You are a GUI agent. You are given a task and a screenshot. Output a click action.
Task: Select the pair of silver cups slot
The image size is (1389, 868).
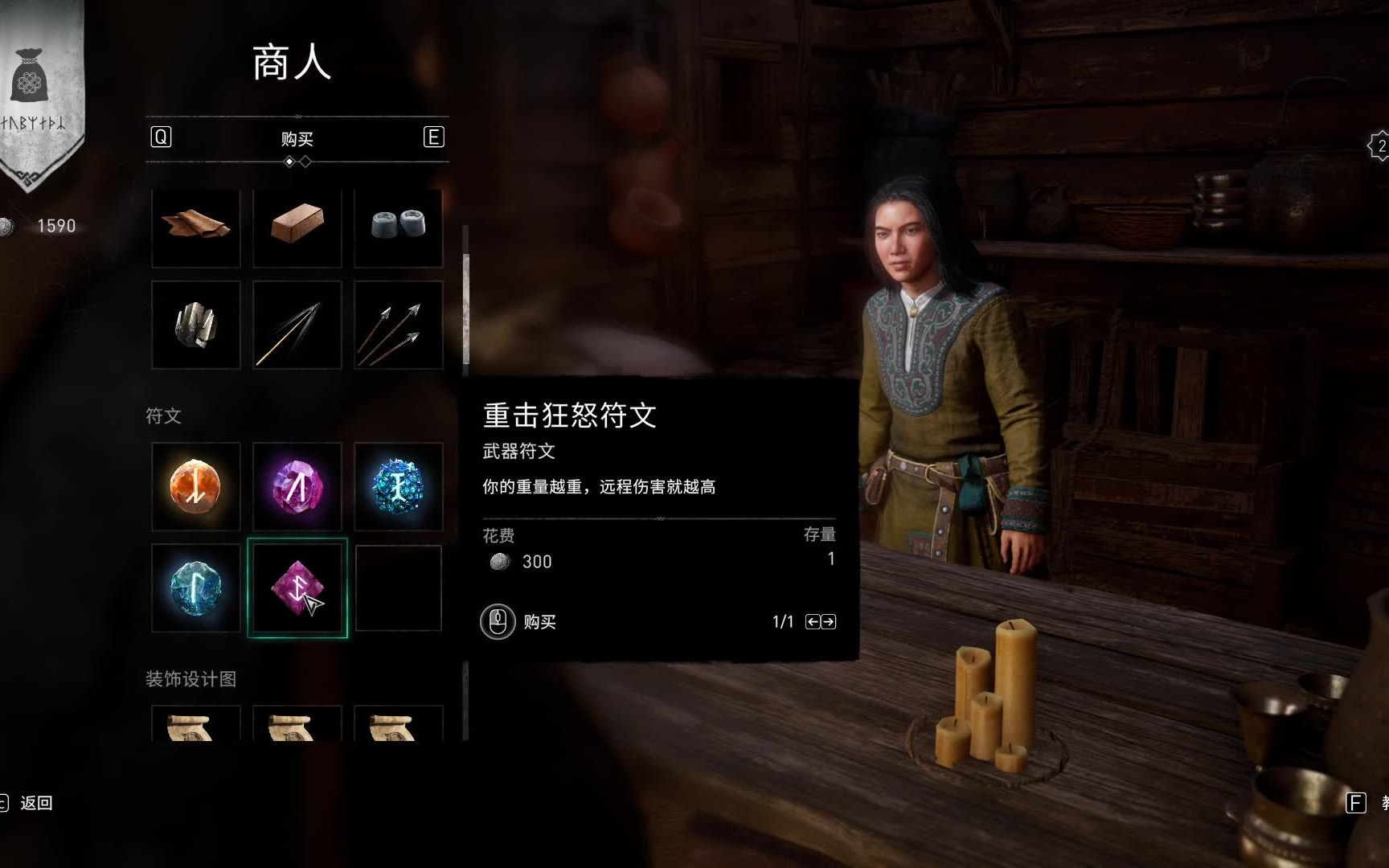click(x=399, y=227)
